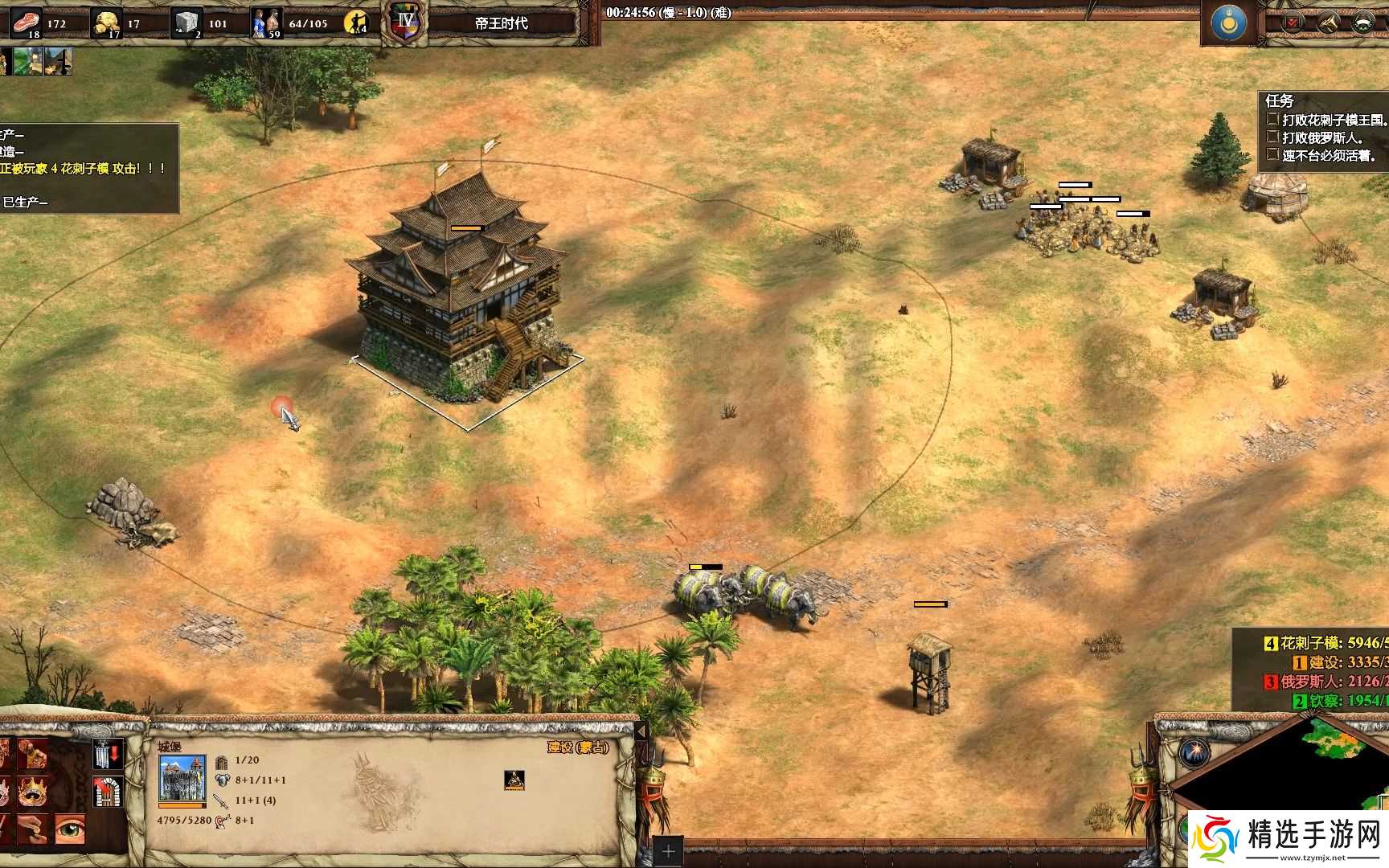
Task: Click the Imperial Age shield emblem
Action: click(x=404, y=22)
